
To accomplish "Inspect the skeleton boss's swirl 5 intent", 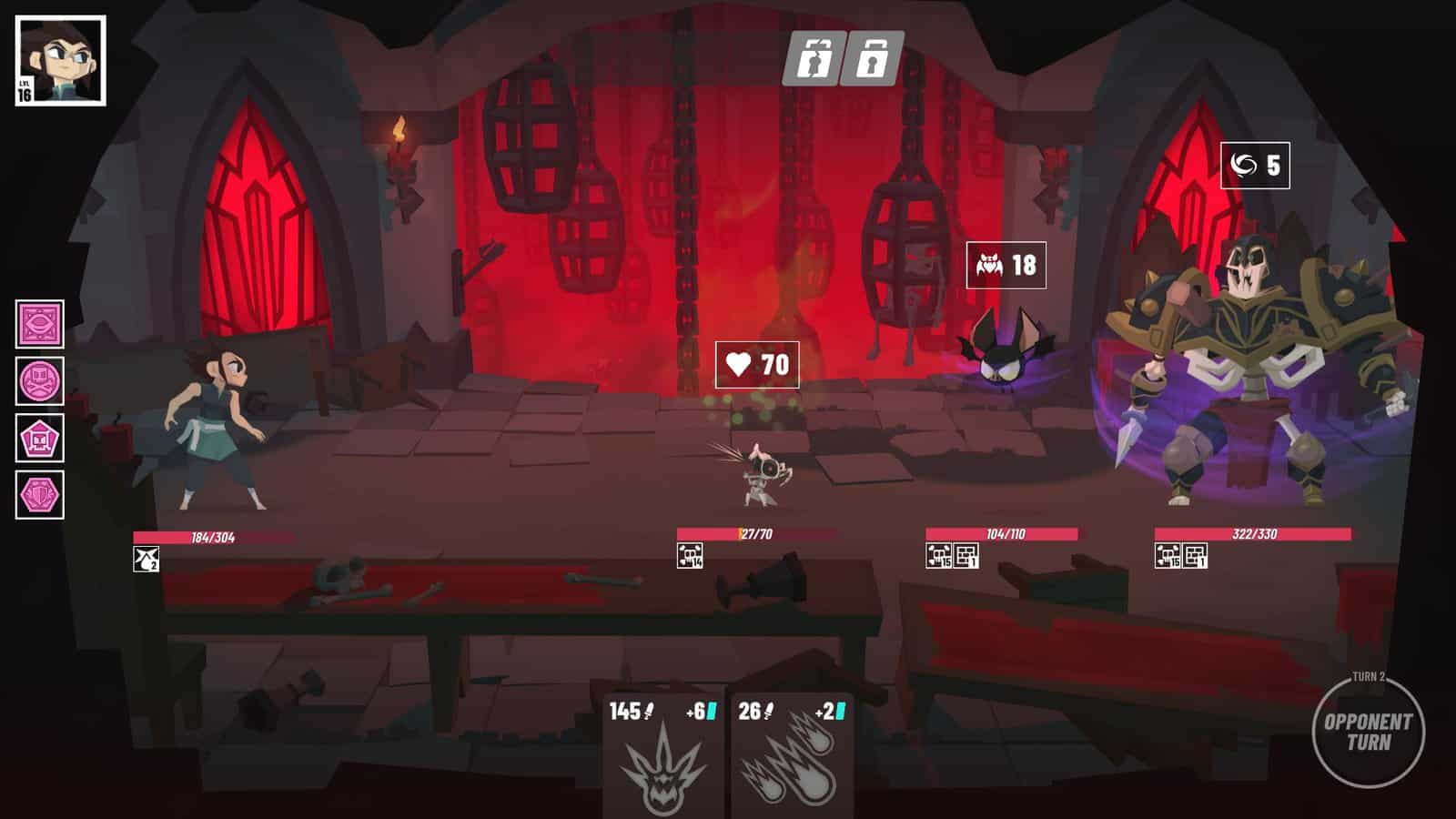I will 1255,166.
